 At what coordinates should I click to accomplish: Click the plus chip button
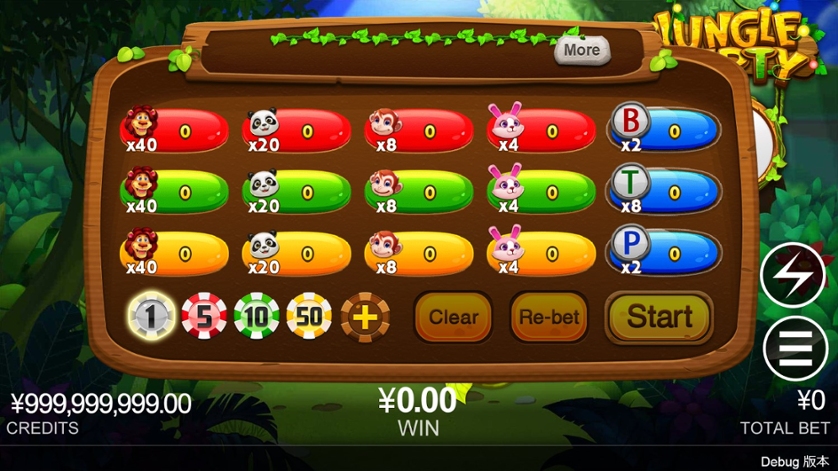click(365, 317)
